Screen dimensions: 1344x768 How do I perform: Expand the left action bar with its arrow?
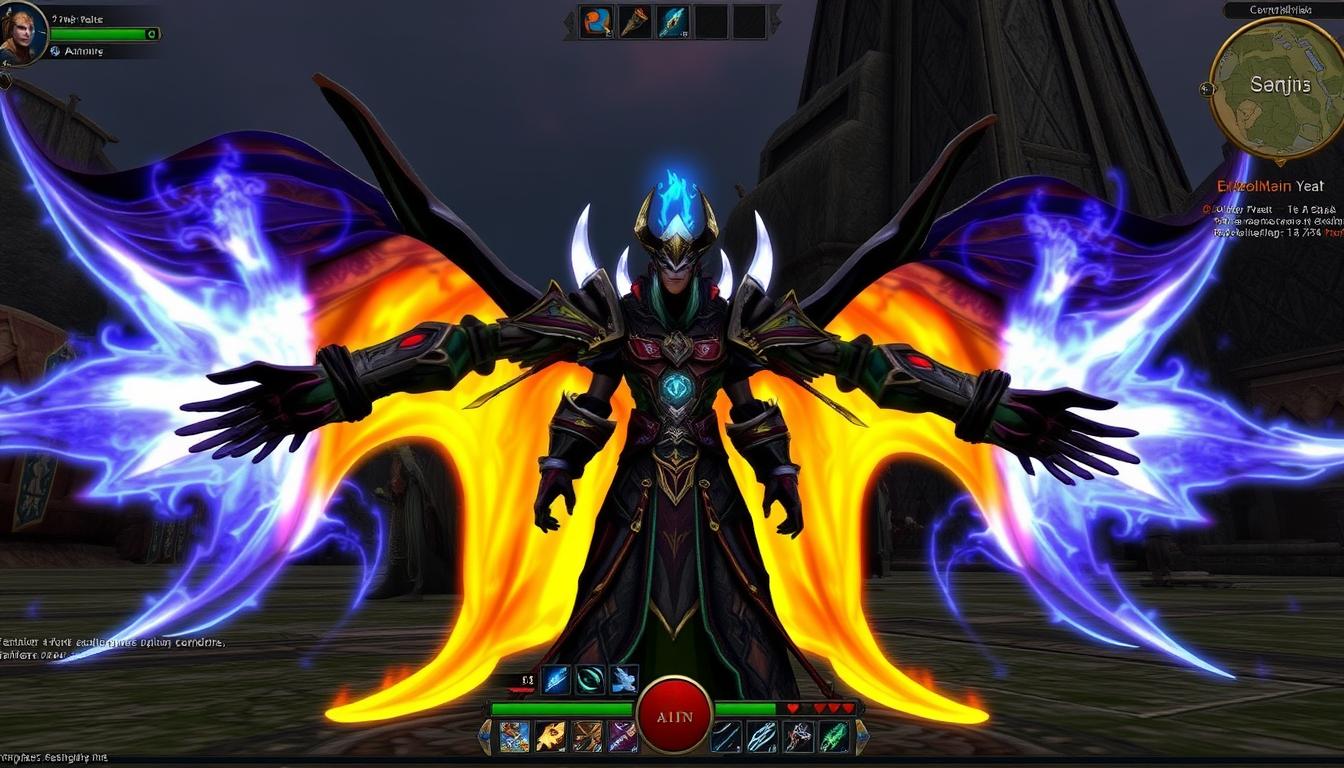(485, 737)
